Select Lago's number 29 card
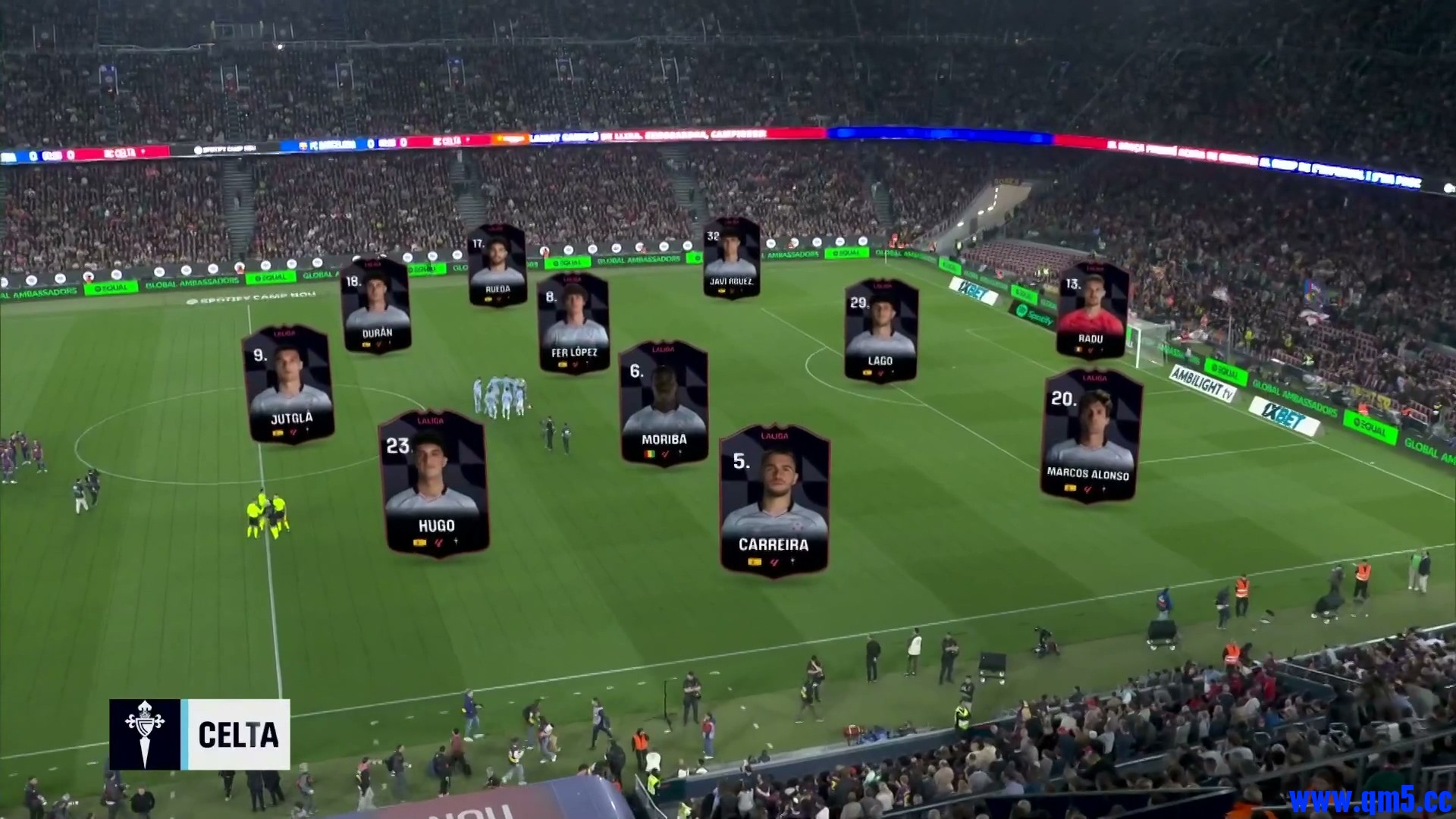The width and height of the screenshot is (1456, 819). point(880,330)
